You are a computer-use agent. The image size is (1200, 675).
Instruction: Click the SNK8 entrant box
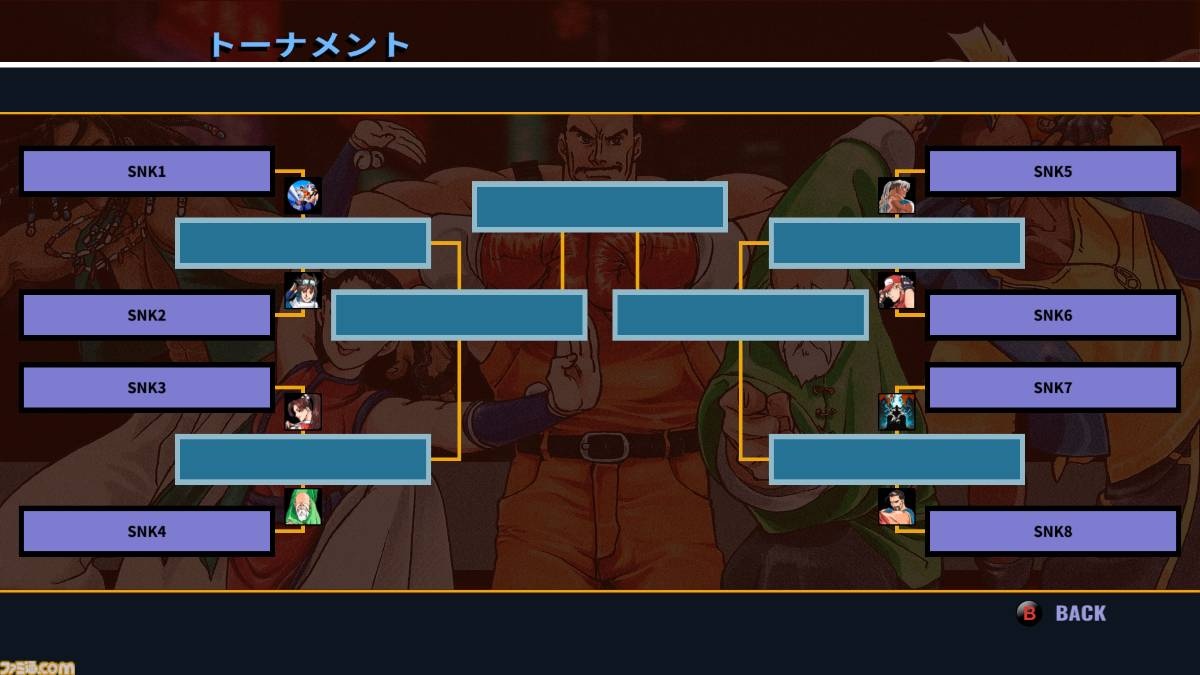[x=1052, y=531]
